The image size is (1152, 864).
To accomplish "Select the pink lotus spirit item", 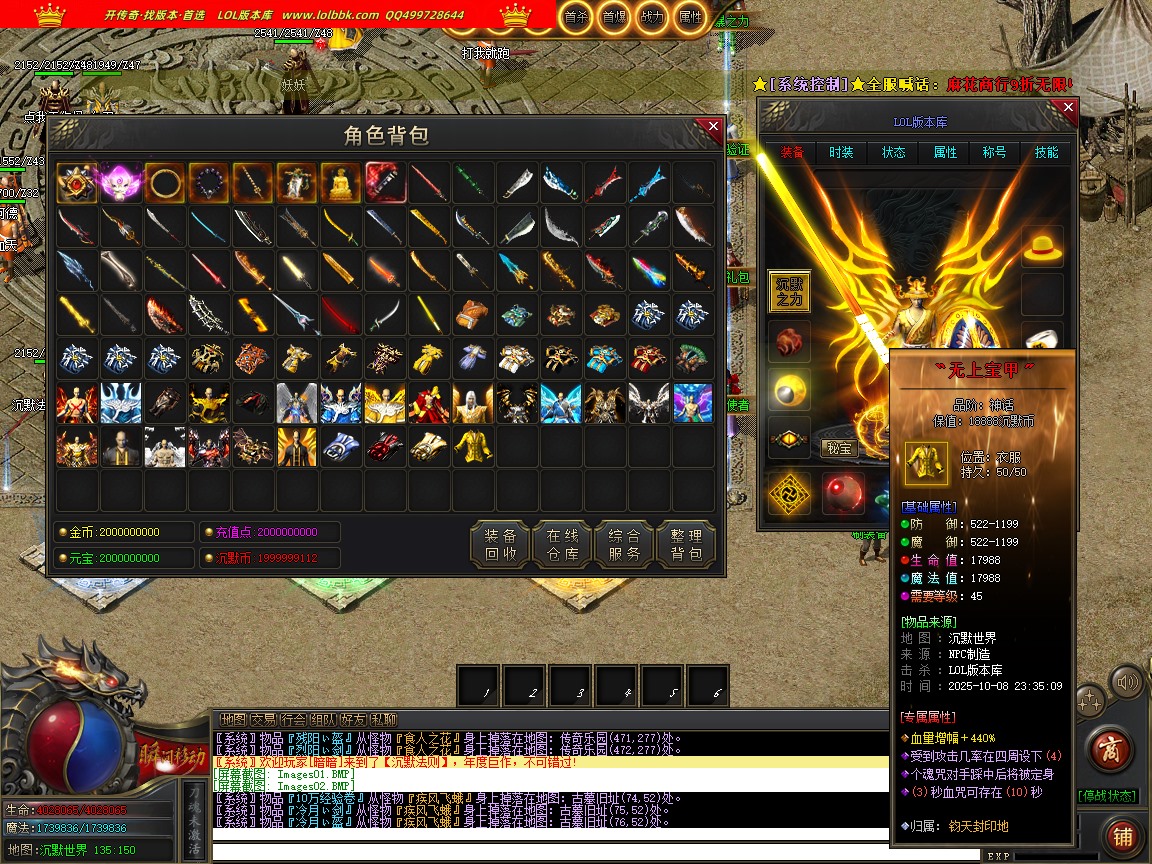I will [121, 184].
